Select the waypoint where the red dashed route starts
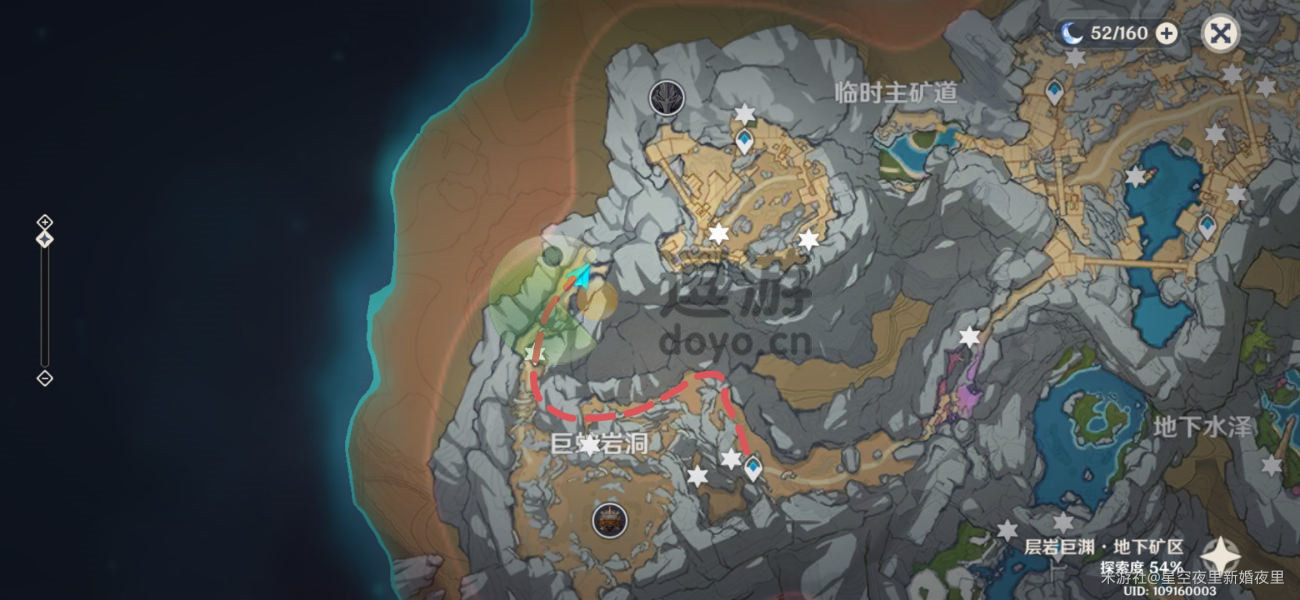The width and height of the screenshot is (1300, 600). click(x=752, y=467)
